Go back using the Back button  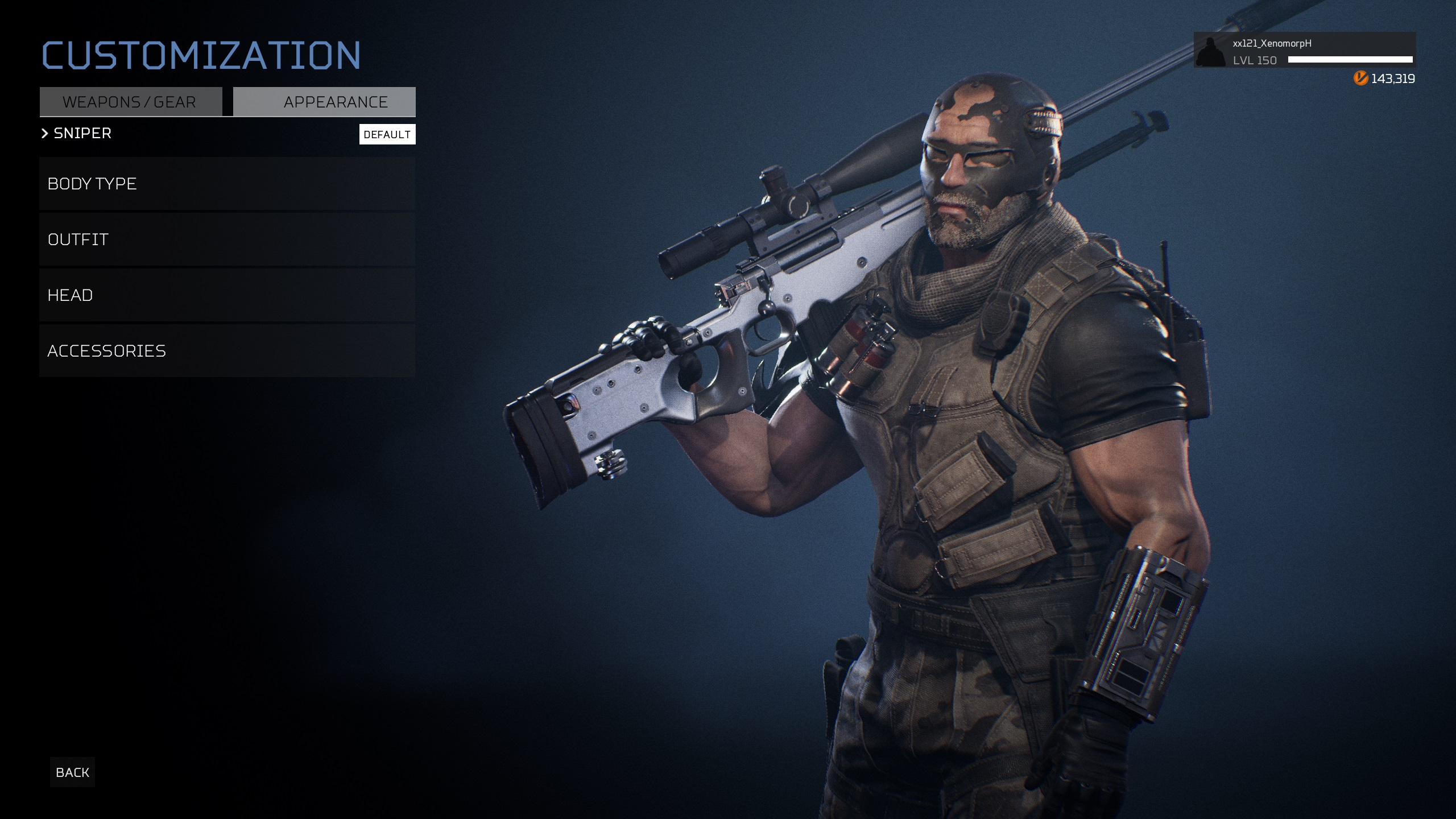coord(72,772)
